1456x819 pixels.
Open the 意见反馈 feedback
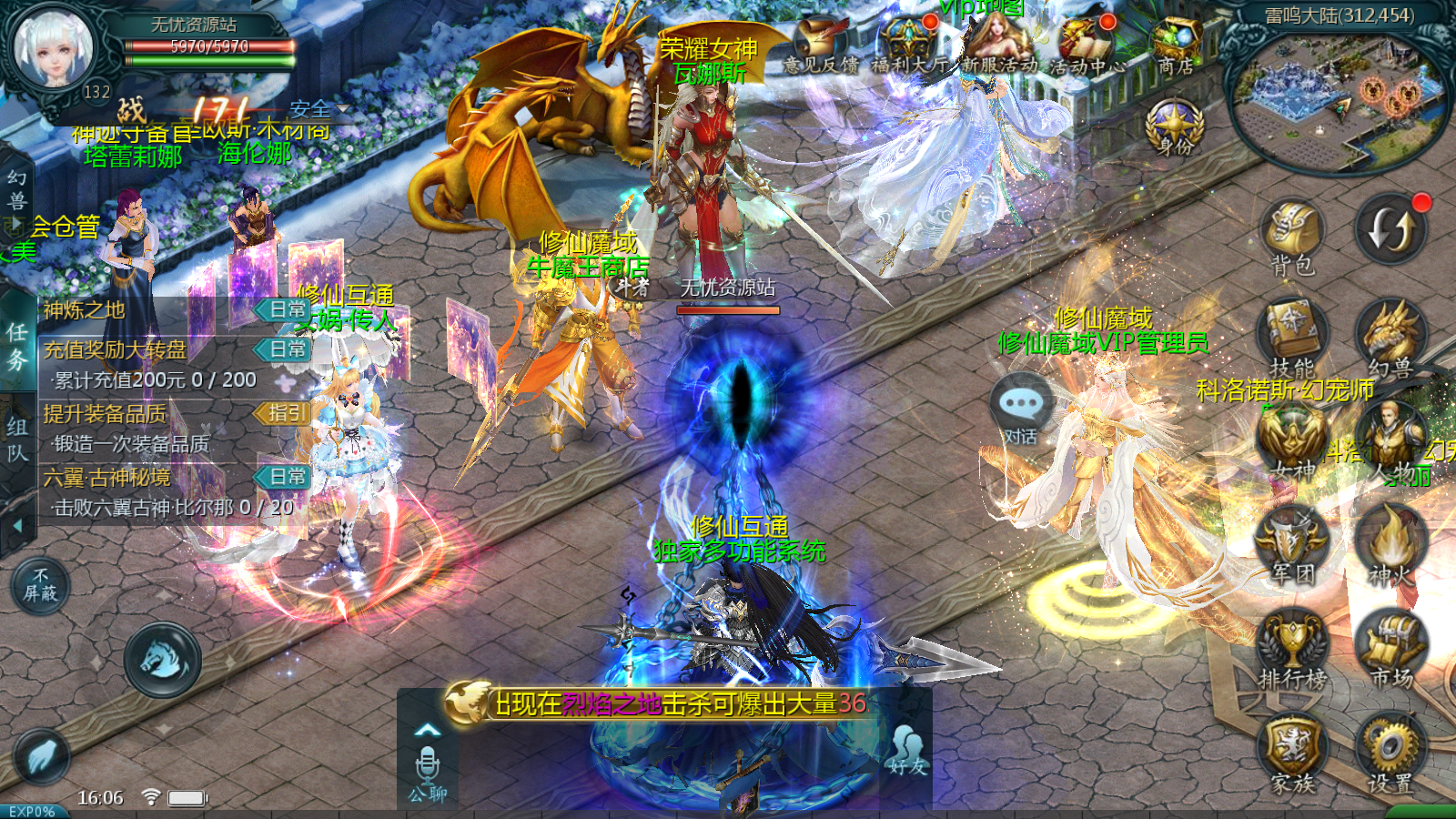[820, 44]
